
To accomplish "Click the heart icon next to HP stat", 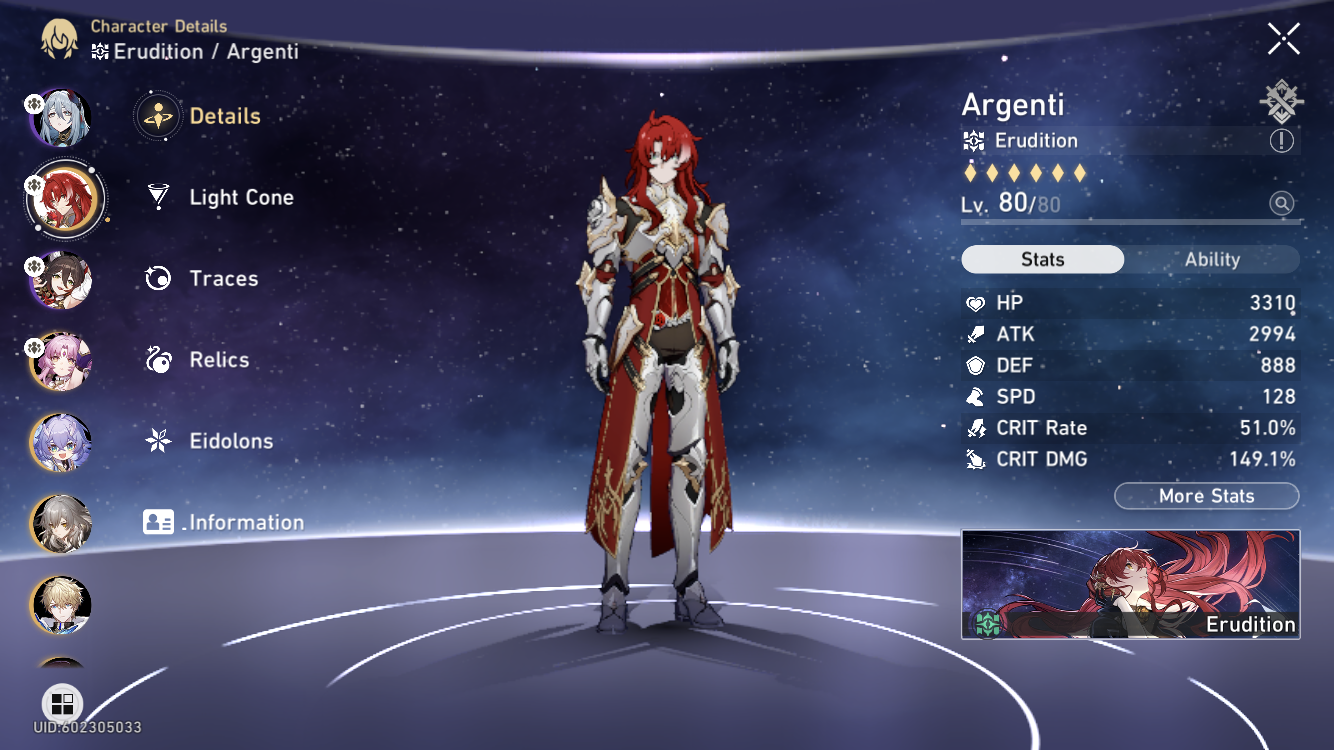I will [978, 302].
